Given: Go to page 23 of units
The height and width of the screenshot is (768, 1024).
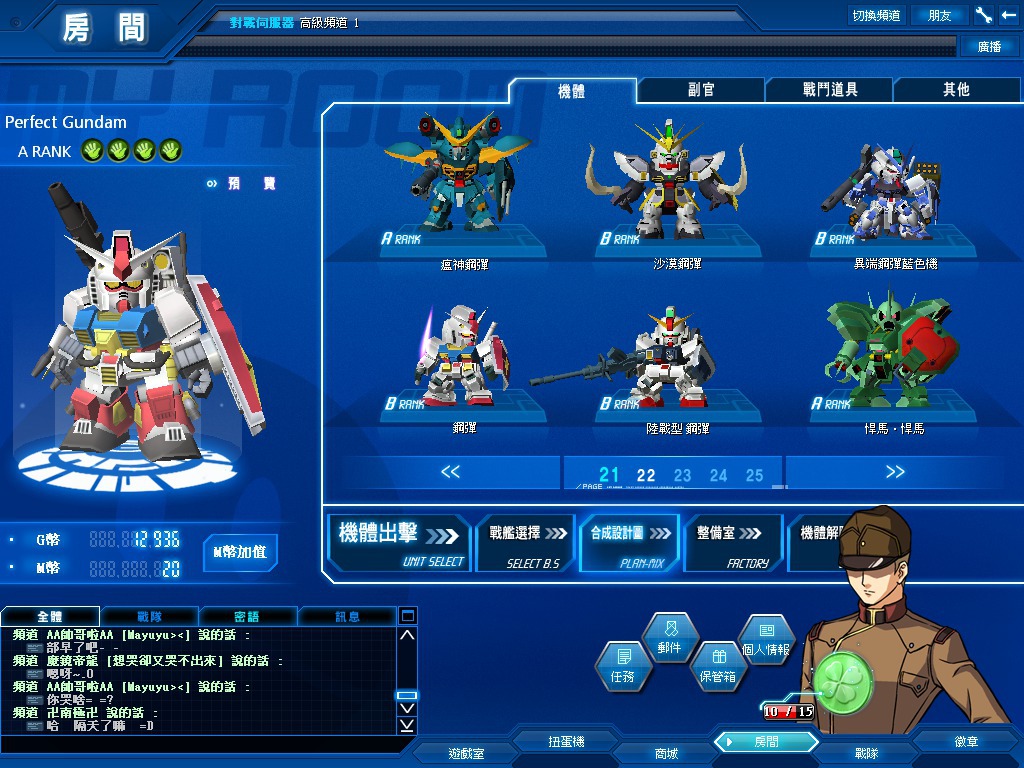Looking at the screenshot, I should (682, 476).
